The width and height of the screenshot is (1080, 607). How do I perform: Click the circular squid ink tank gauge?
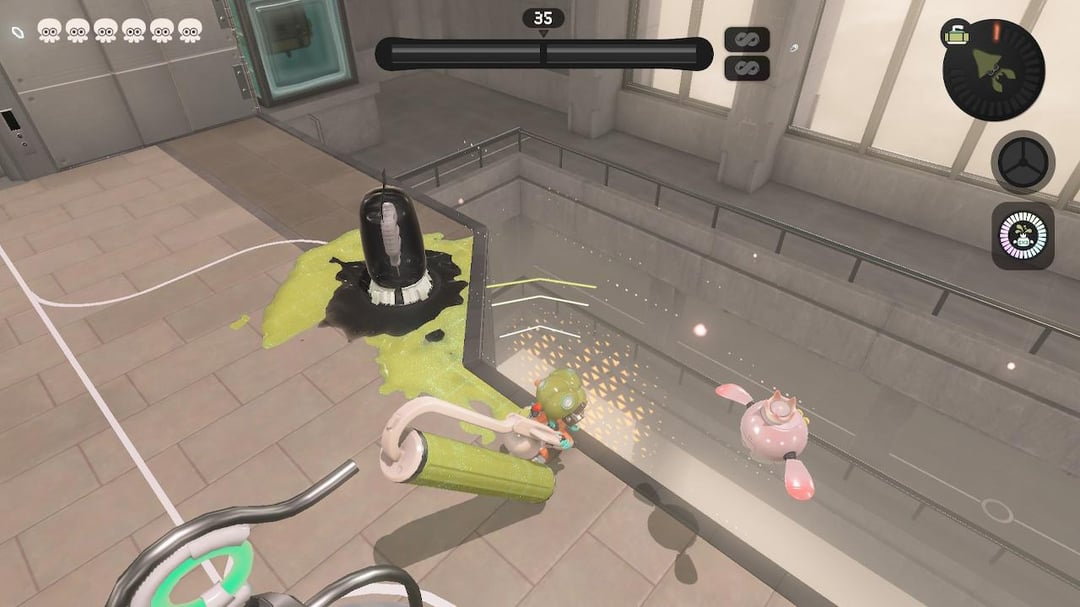(x=994, y=70)
